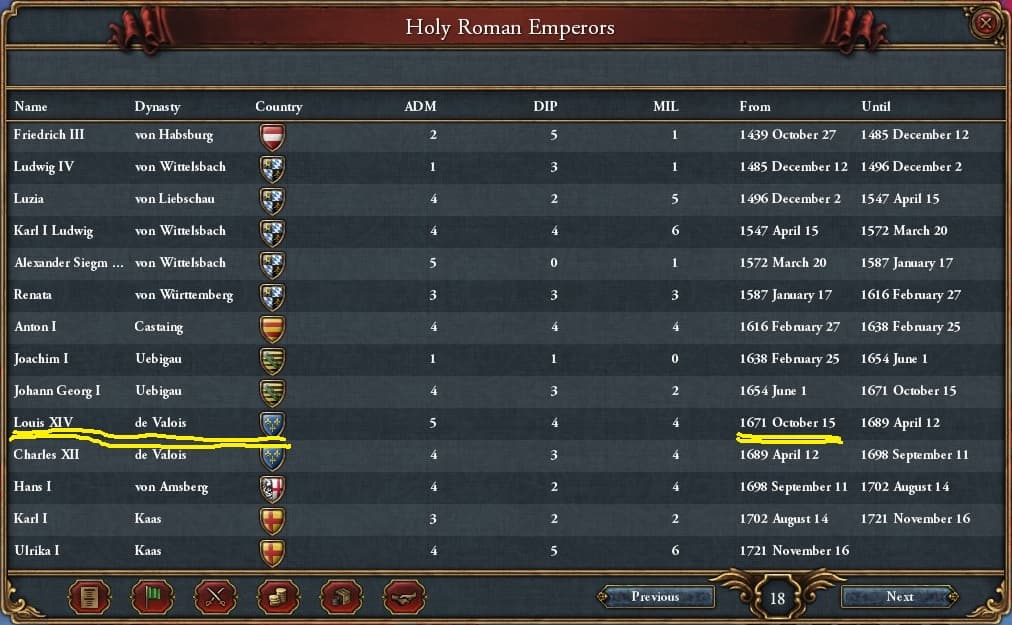
Task: Open the gold coins economy ledger category
Action: [278, 598]
